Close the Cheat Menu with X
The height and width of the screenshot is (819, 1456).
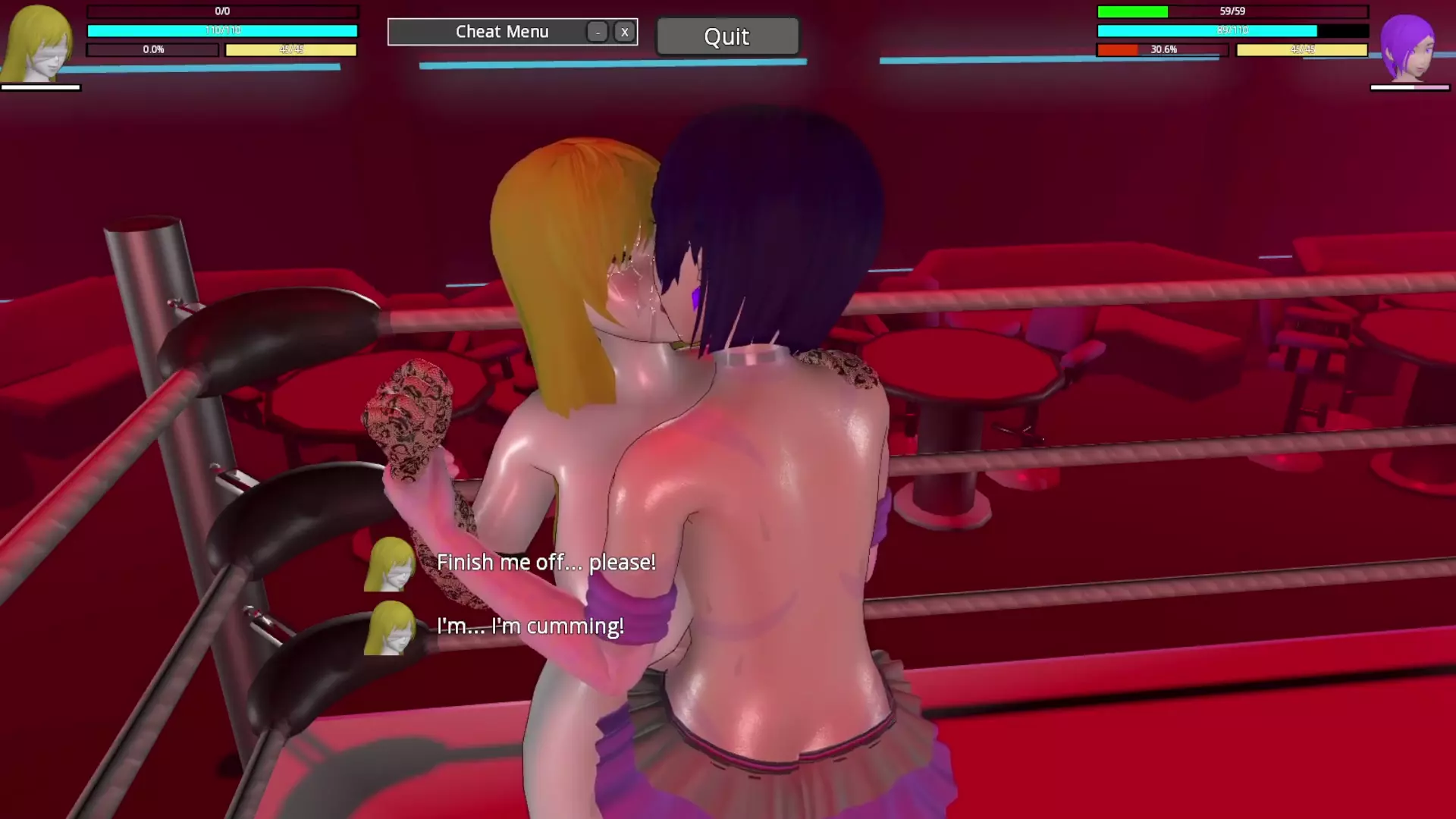click(624, 32)
